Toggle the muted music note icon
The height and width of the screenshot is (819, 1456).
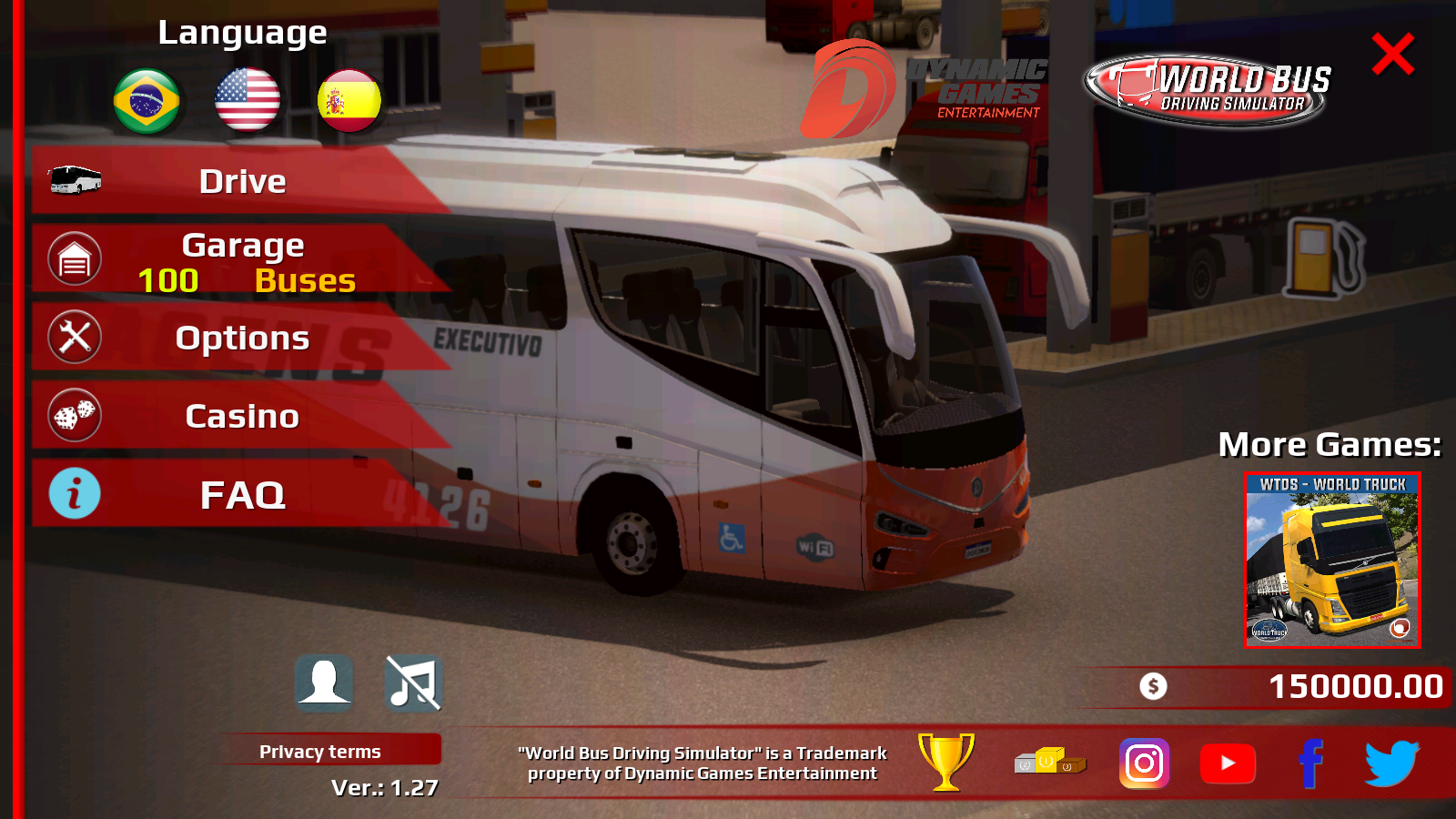tap(413, 682)
